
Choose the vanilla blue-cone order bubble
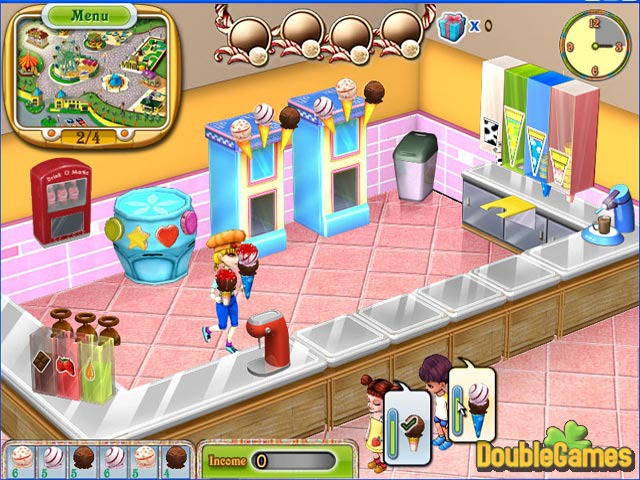[x=470, y=404]
